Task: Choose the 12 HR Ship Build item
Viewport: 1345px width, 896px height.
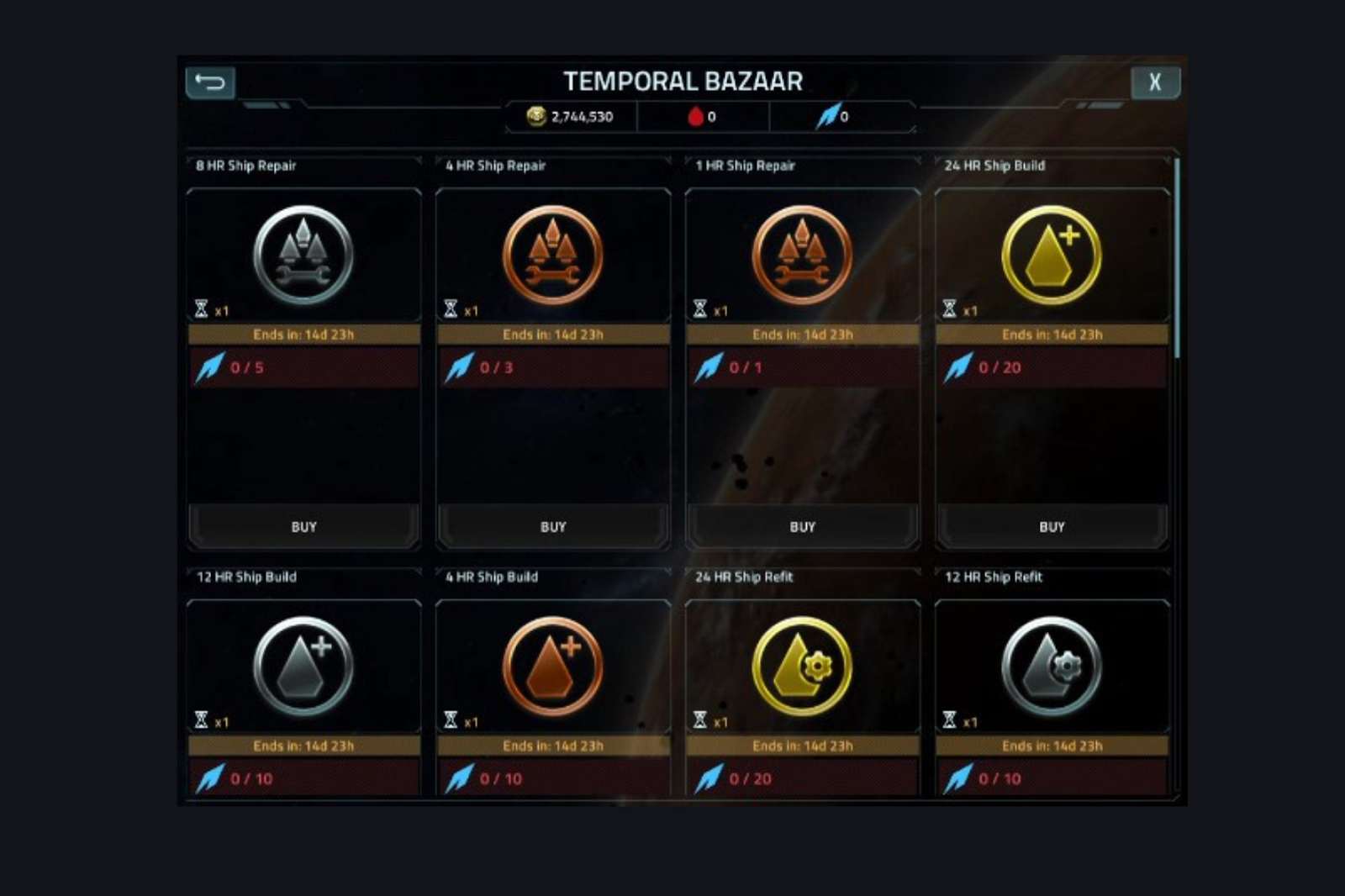Action: [303, 667]
